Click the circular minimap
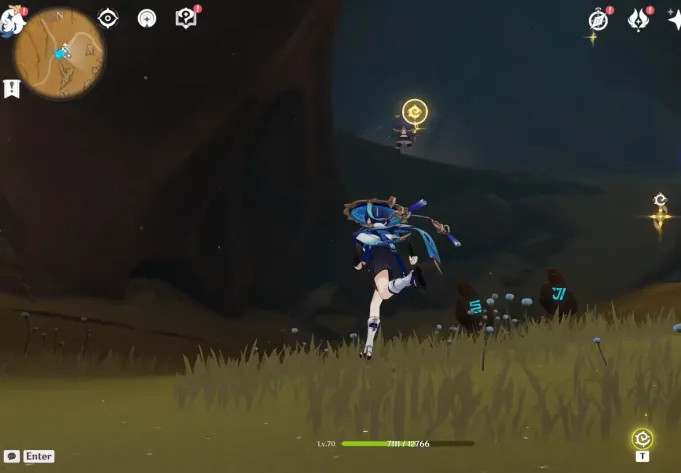Image resolution: width=681 pixels, height=473 pixels. (x=60, y=54)
